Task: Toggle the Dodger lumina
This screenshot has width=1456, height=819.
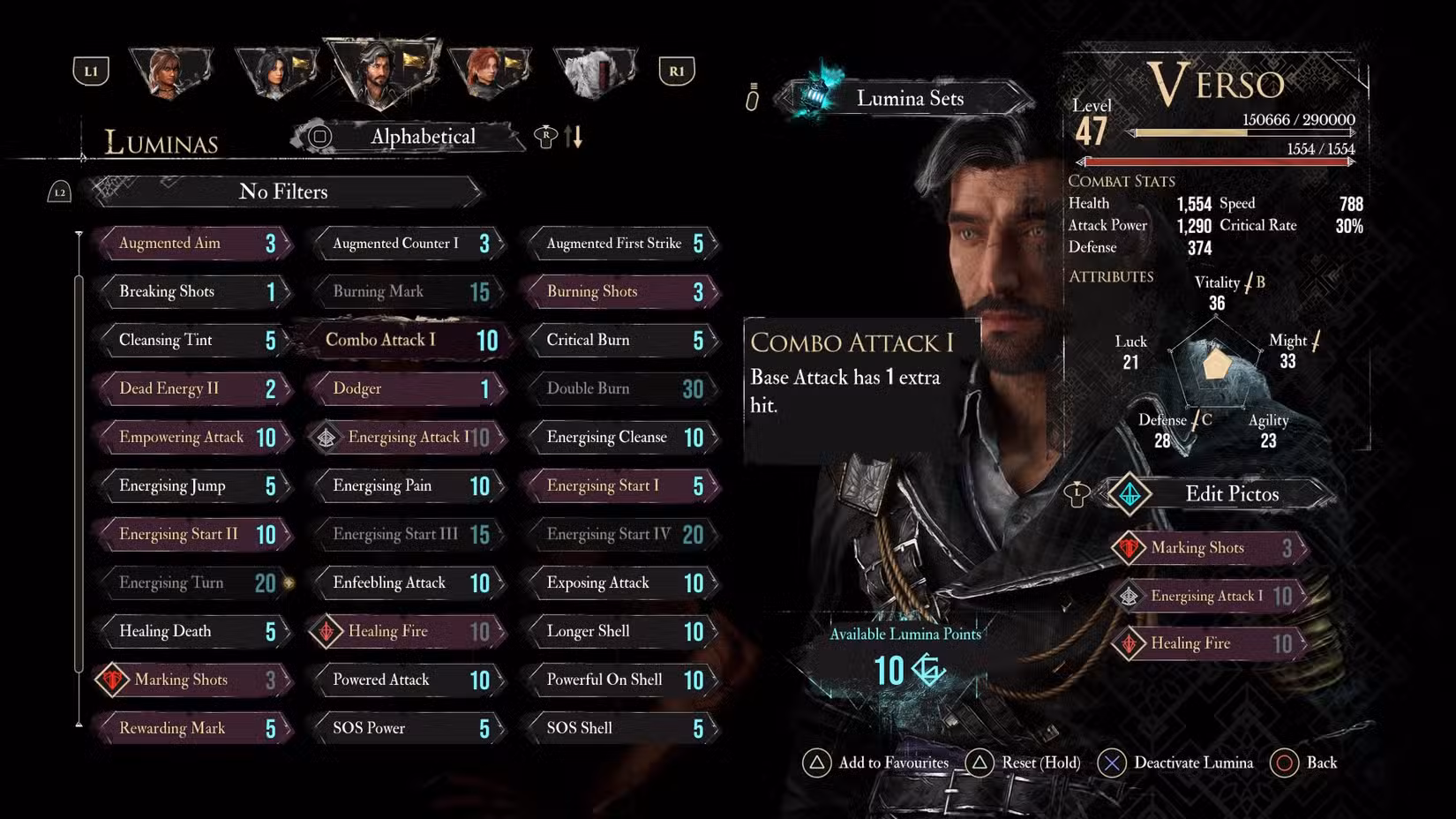Action: [406, 389]
